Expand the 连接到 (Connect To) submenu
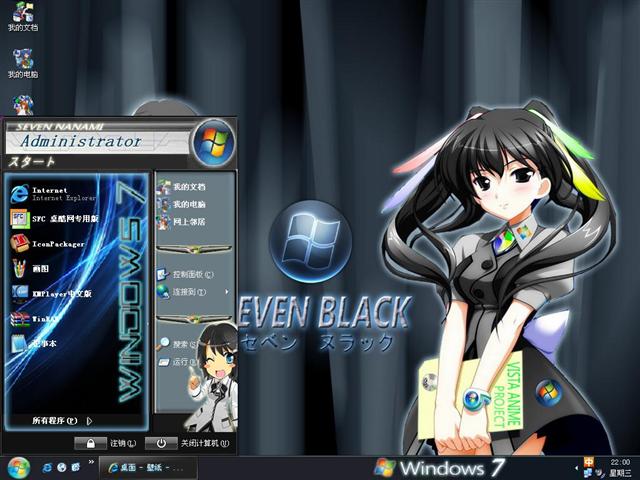Image resolution: width=640 pixels, height=480 pixels. click(x=187, y=292)
